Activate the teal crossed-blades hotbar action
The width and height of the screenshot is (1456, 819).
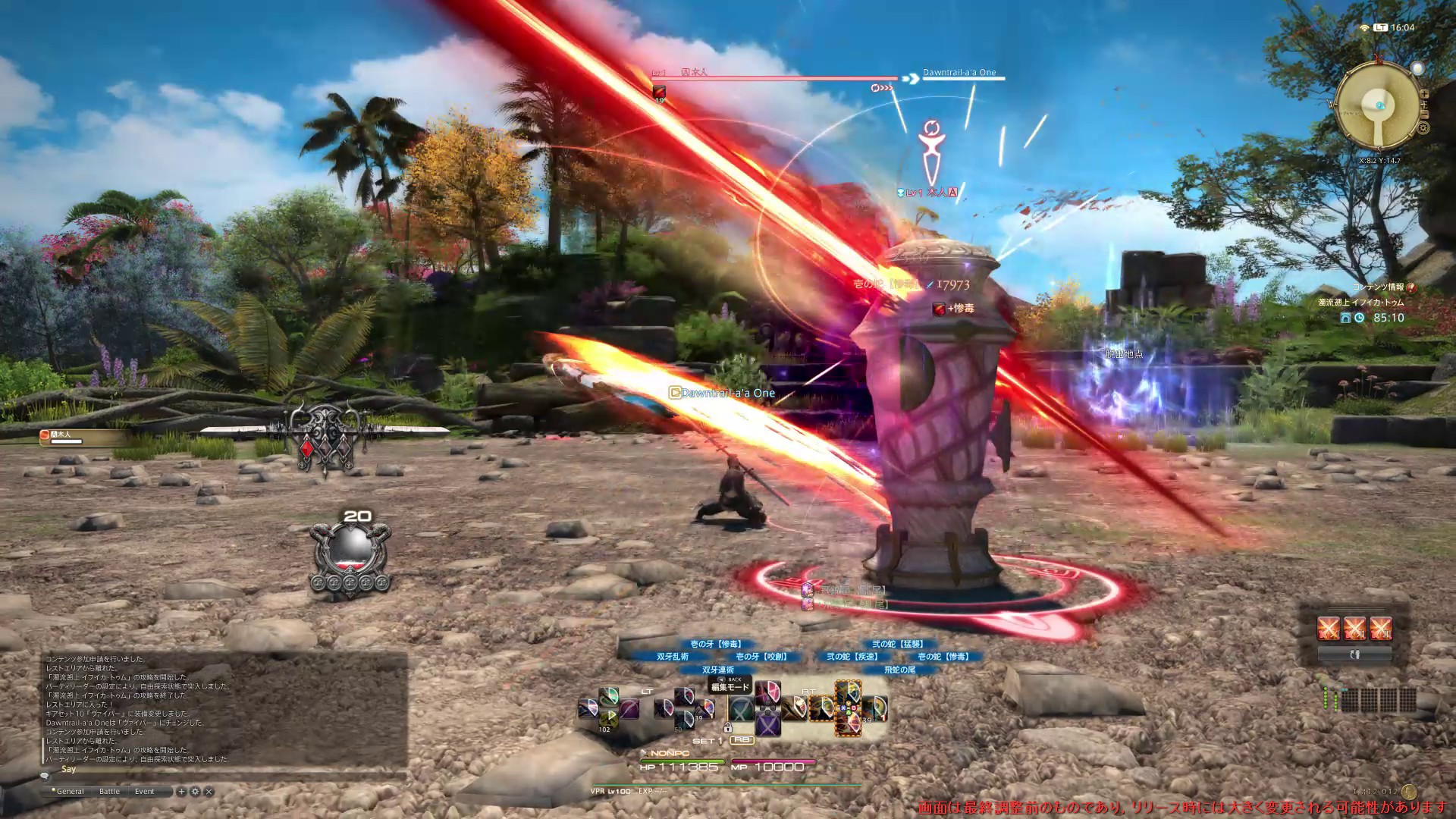coord(741,709)
